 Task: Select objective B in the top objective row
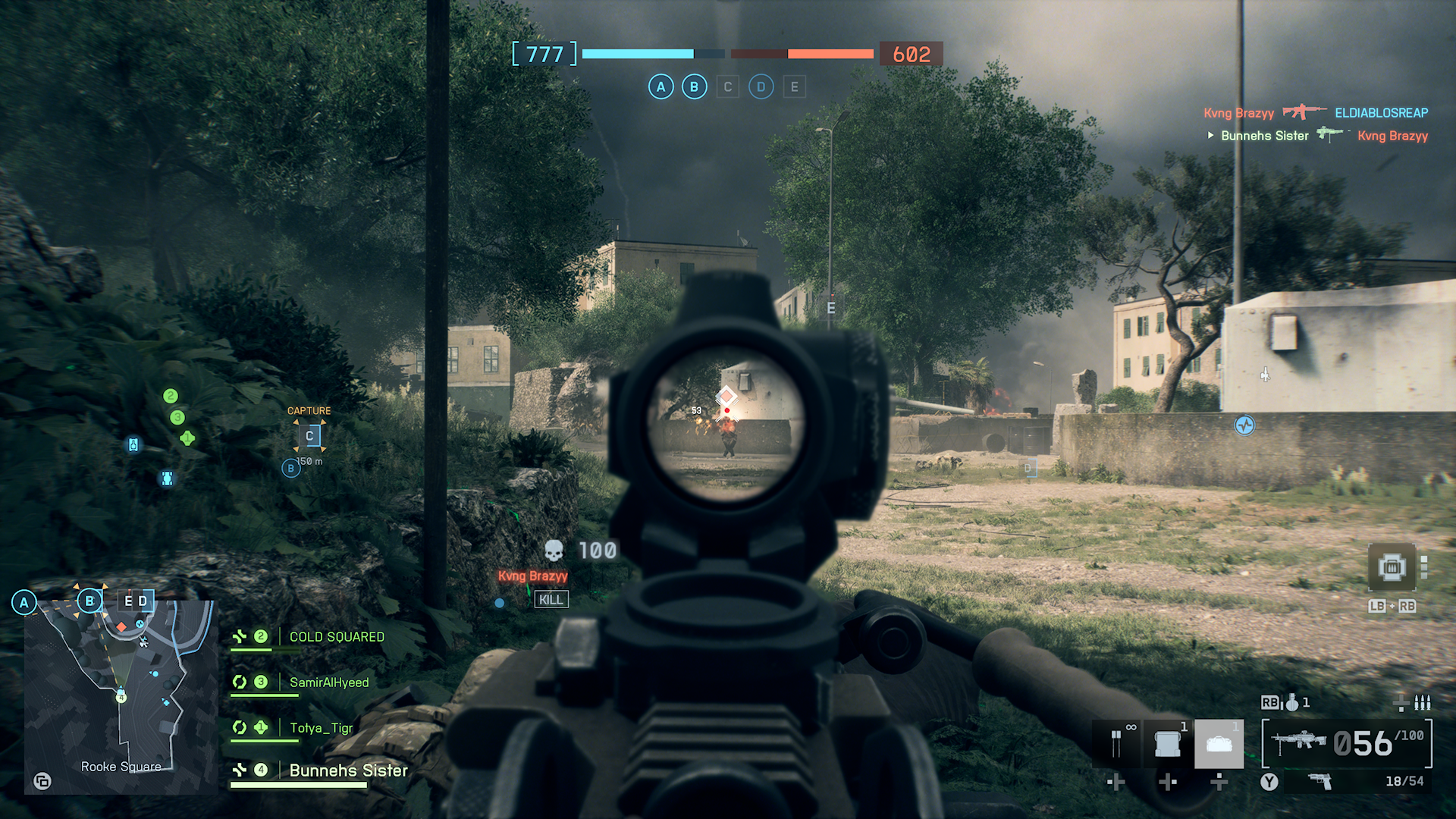694,87
